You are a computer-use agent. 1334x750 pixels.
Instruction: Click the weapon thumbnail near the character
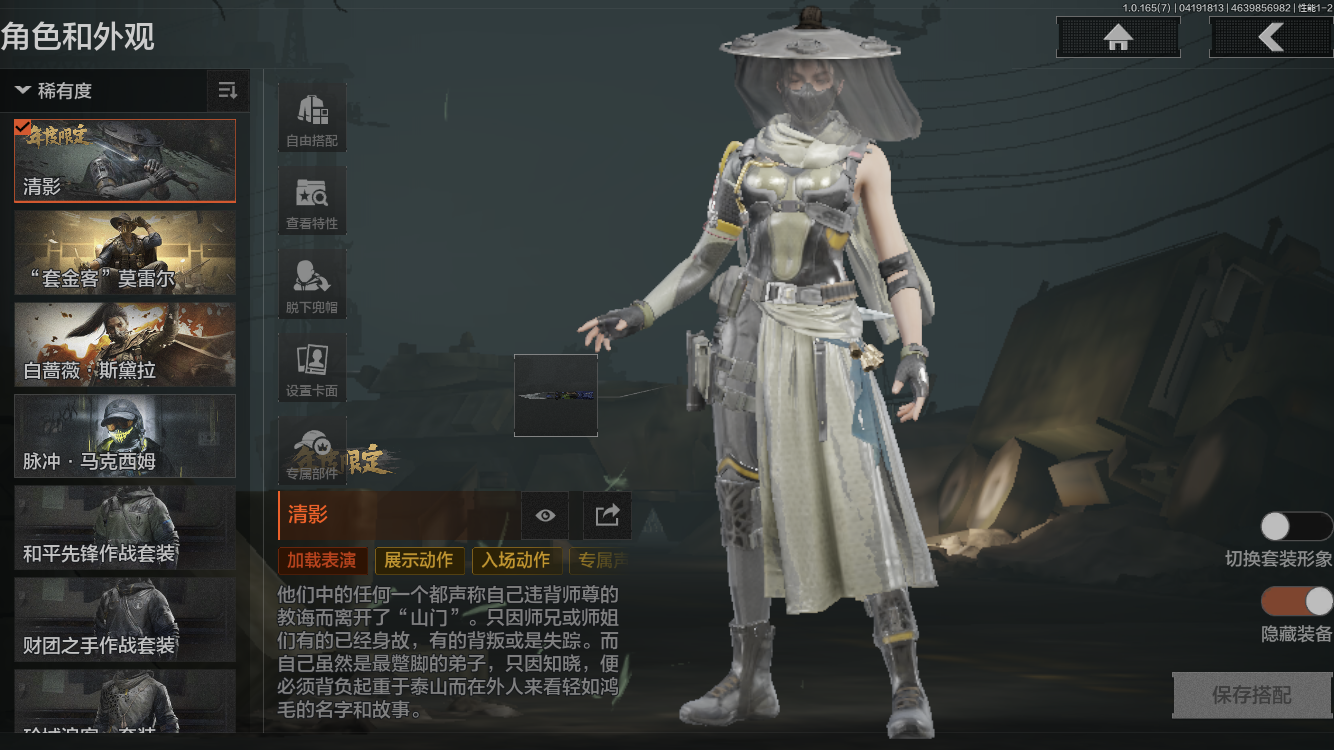[x=556, y=394]
